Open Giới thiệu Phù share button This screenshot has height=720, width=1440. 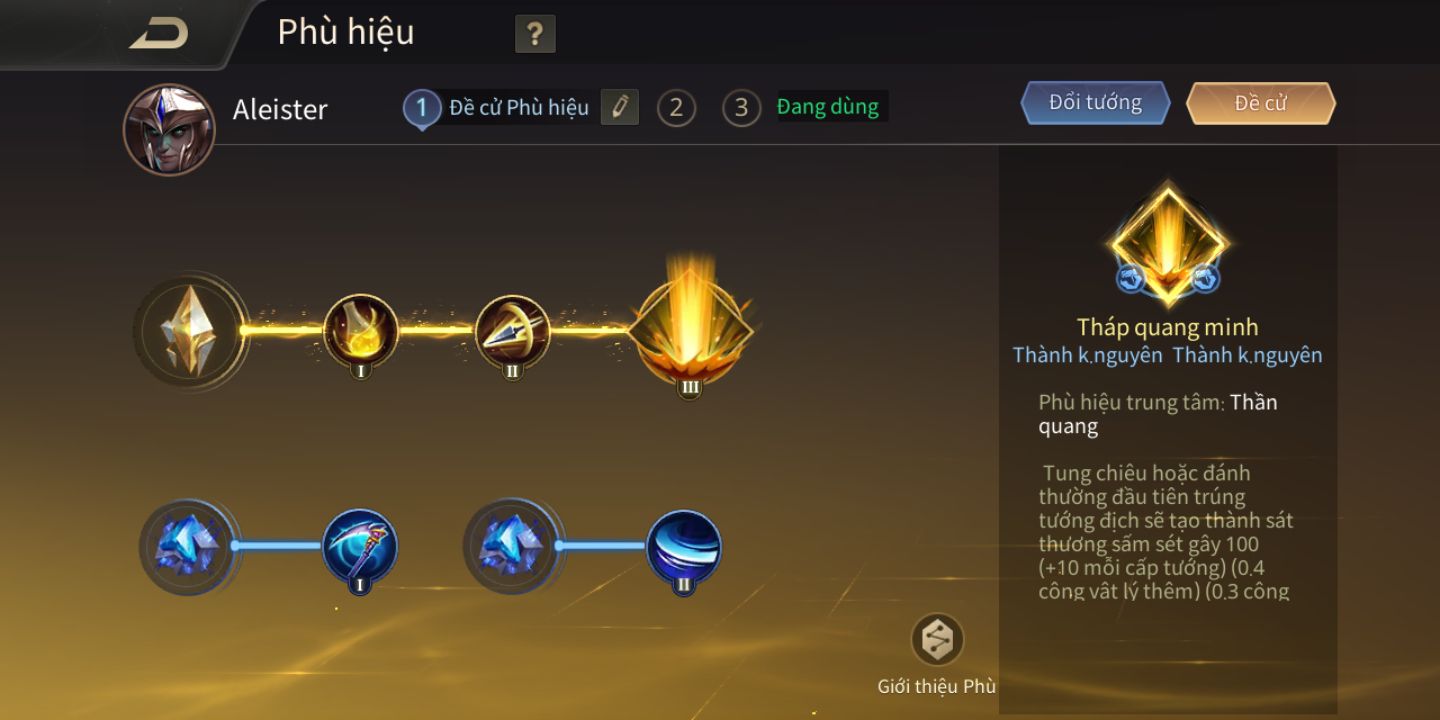tap(937, 640)
